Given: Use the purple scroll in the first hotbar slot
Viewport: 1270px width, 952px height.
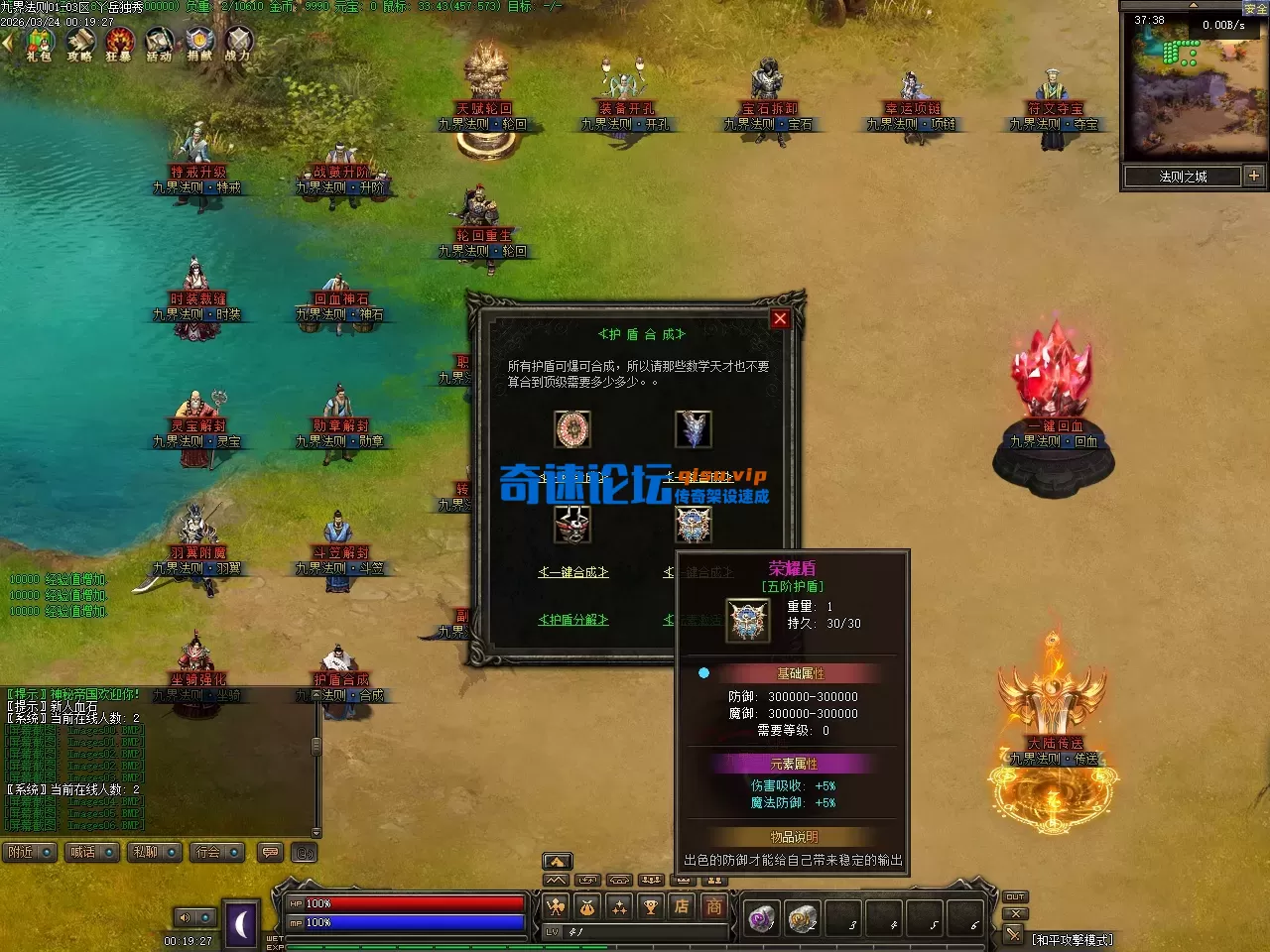Looking at the screenshot, I should pos(762,919).
